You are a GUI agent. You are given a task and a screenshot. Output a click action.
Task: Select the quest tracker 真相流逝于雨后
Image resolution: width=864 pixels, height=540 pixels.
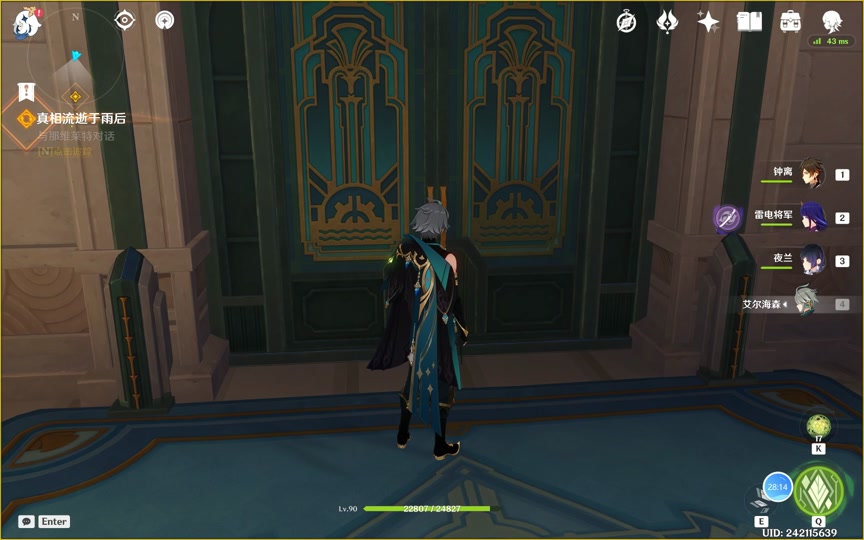80,118
